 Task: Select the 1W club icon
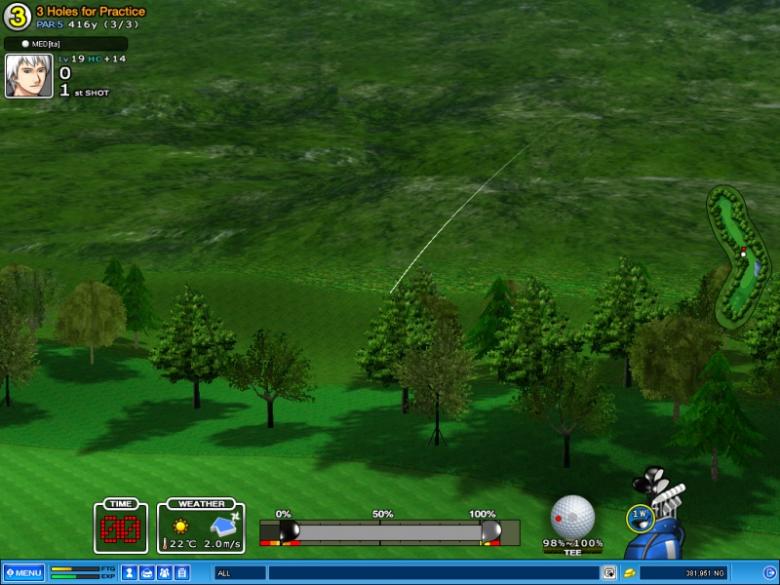640,518
